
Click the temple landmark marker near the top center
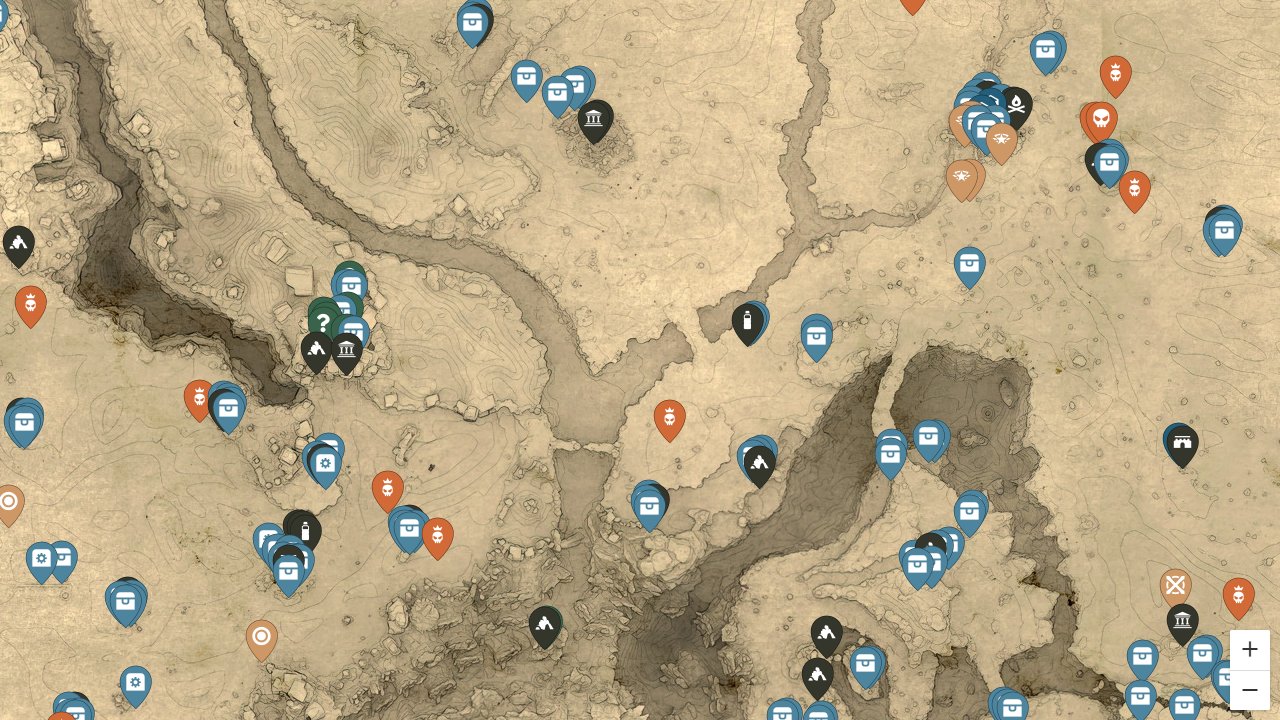pos(594,119)
